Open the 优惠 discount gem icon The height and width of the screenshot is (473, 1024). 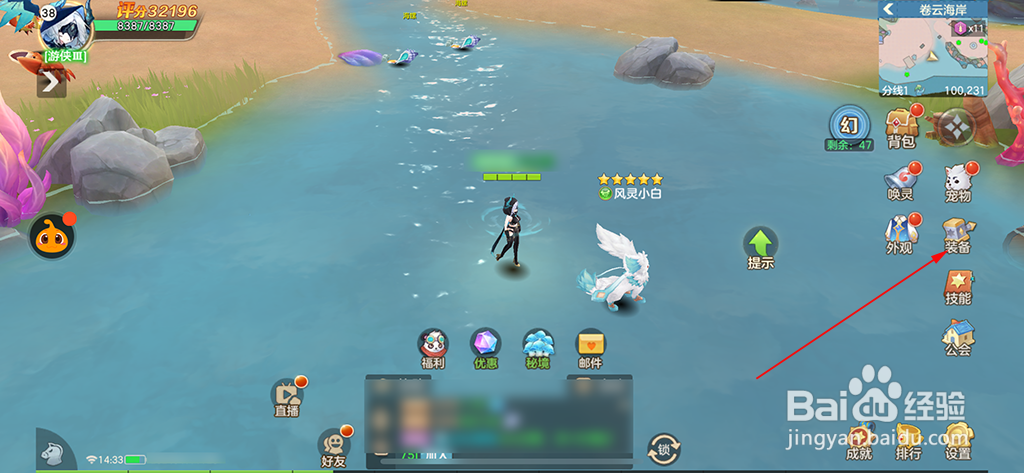pyautogui.click(x=486, y=347)
